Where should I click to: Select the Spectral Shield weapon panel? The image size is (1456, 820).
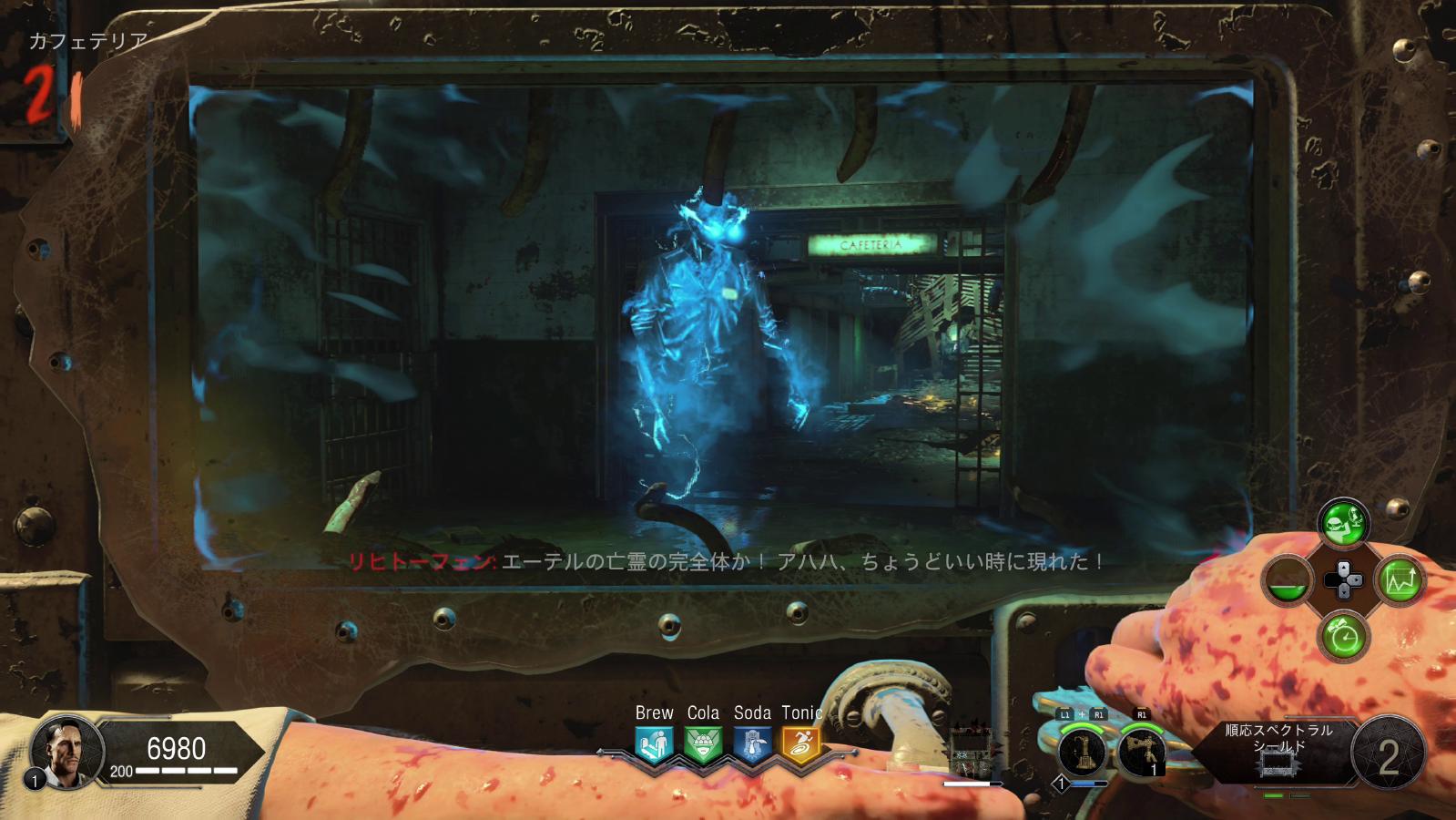[1278, 751]
